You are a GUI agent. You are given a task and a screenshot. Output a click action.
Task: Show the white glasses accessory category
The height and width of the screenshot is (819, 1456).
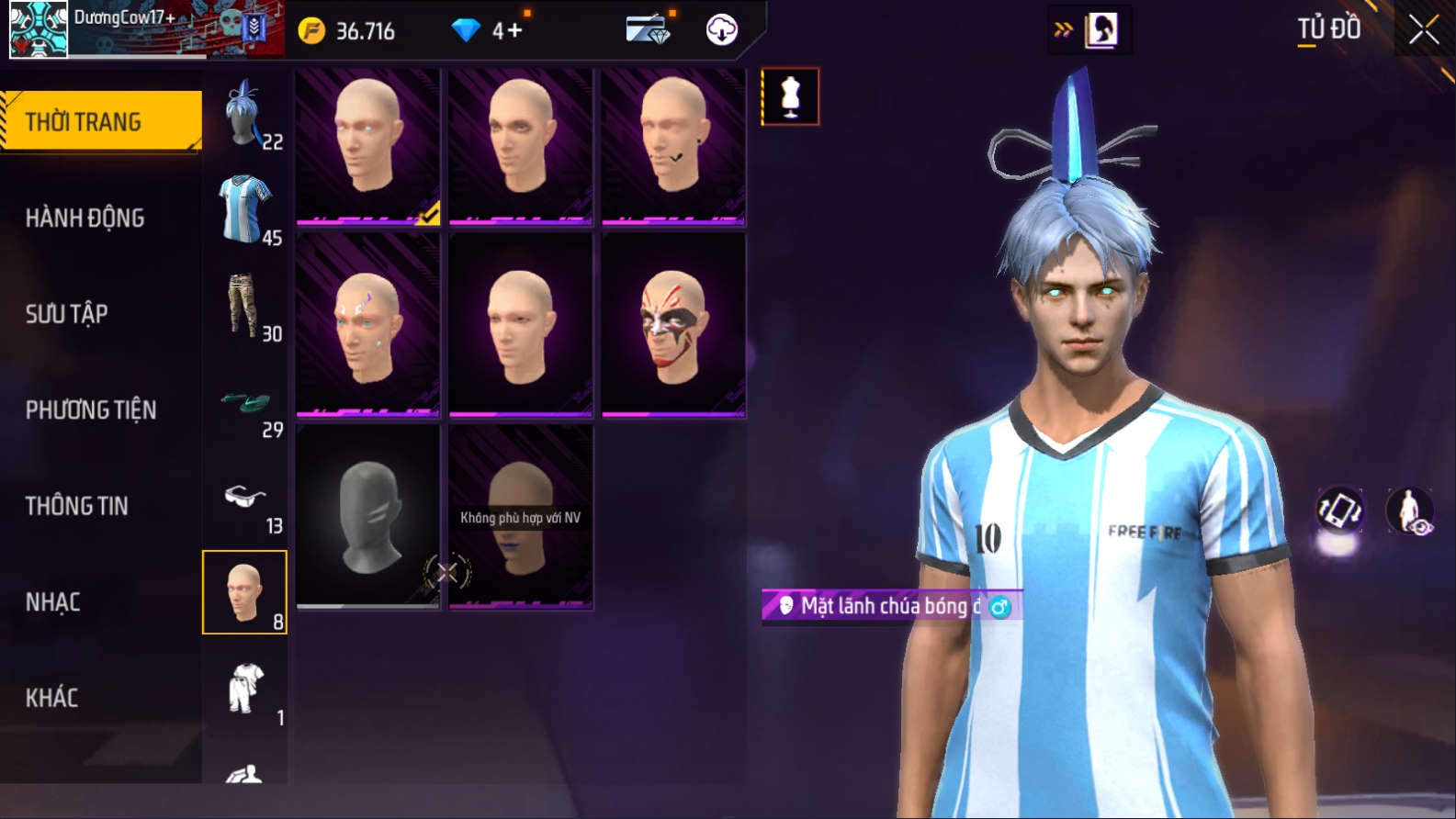click(x=244, y=499)
